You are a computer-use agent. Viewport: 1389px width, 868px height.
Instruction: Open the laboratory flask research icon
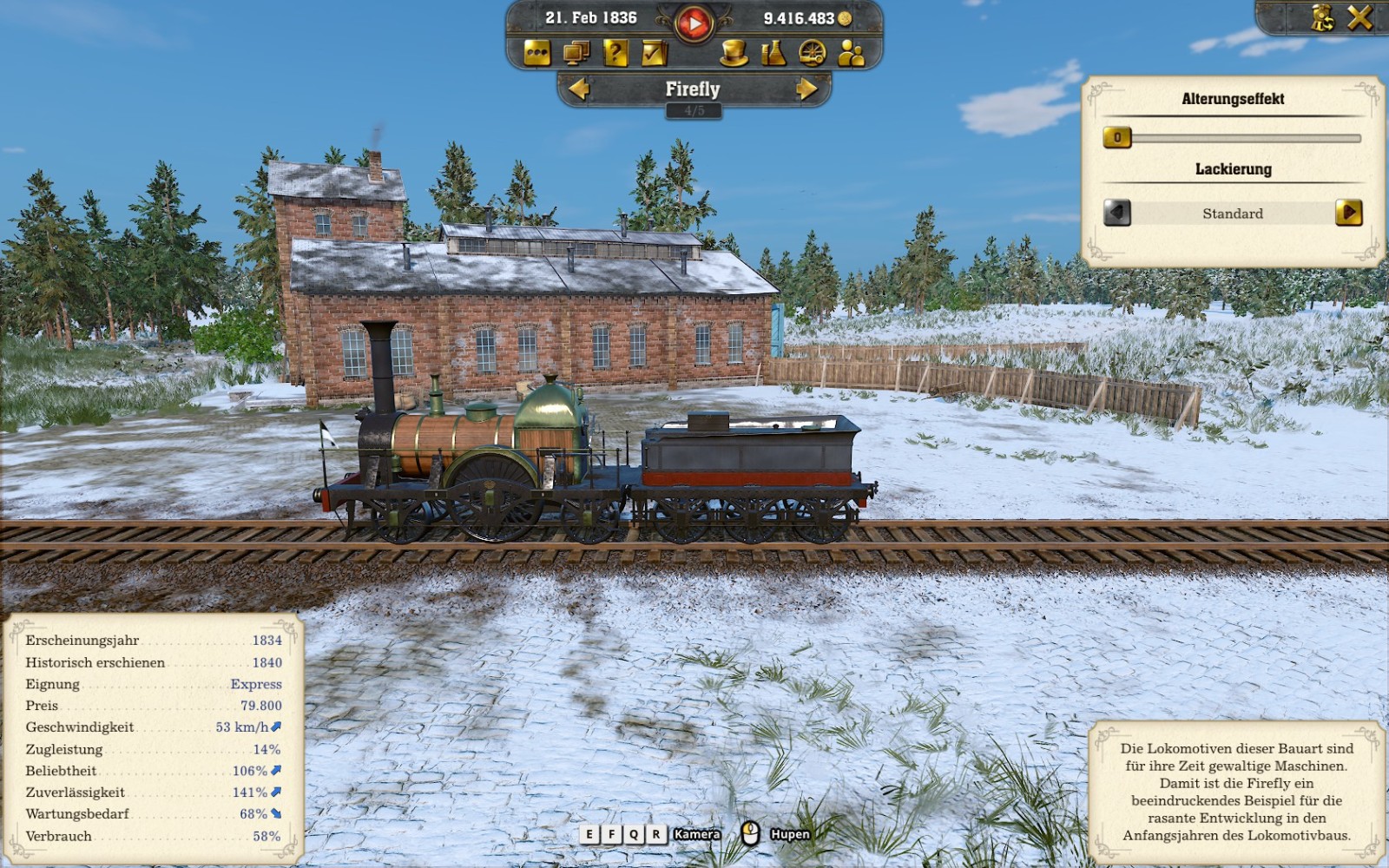click(773, 54)
